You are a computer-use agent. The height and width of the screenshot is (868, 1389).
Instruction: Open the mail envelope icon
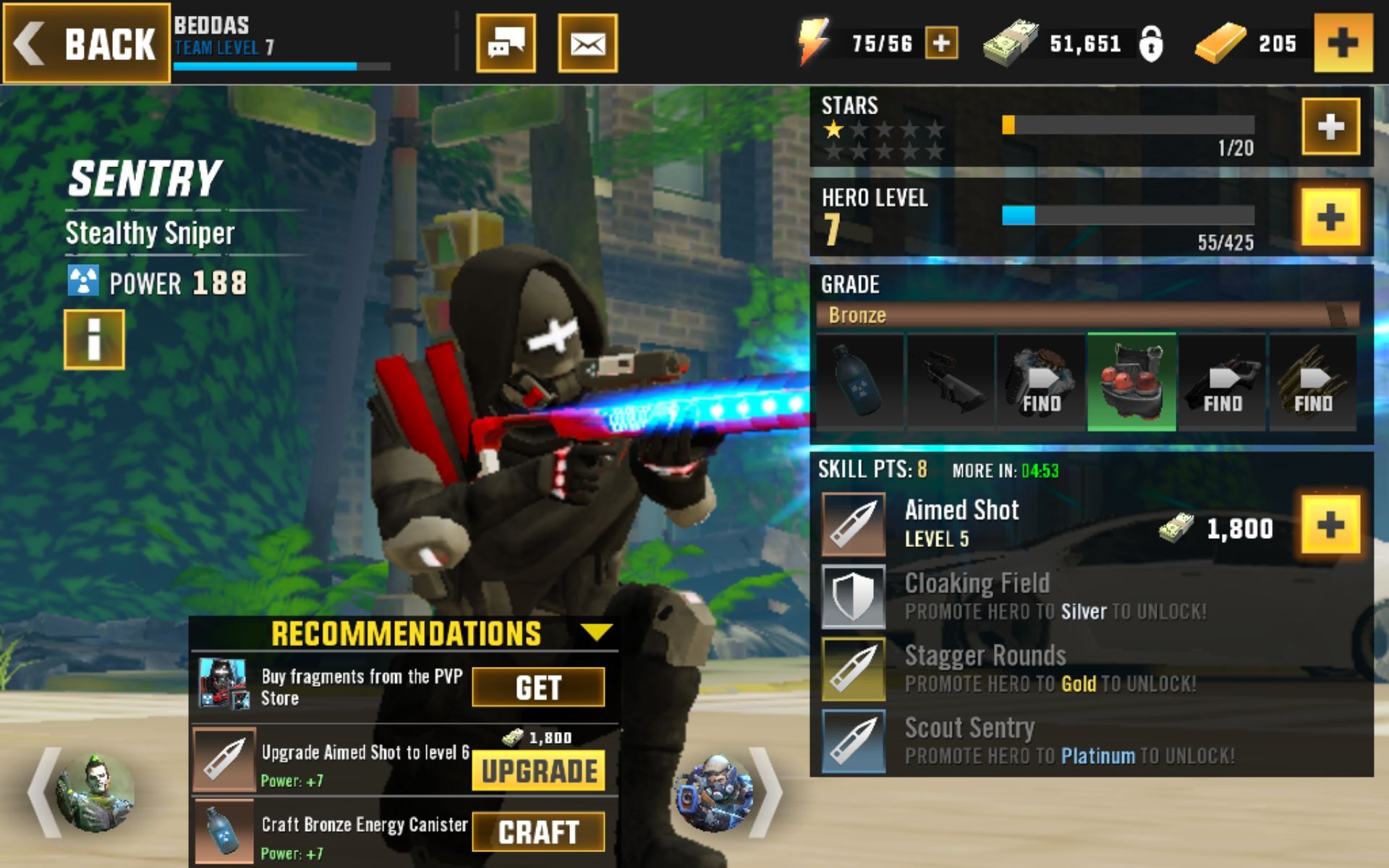tap(587, 43)
